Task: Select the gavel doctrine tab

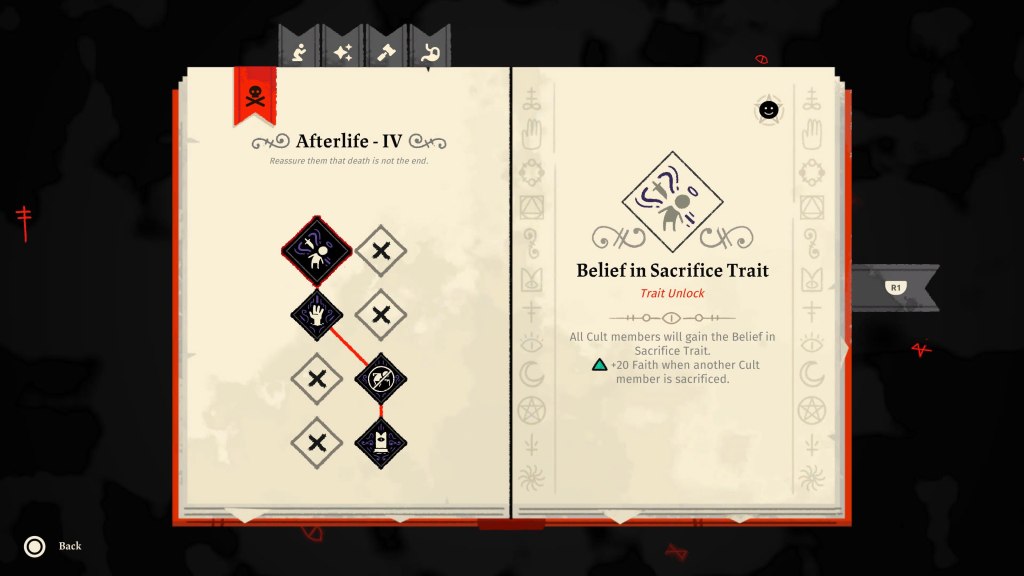Action: (x=386, y=52)
